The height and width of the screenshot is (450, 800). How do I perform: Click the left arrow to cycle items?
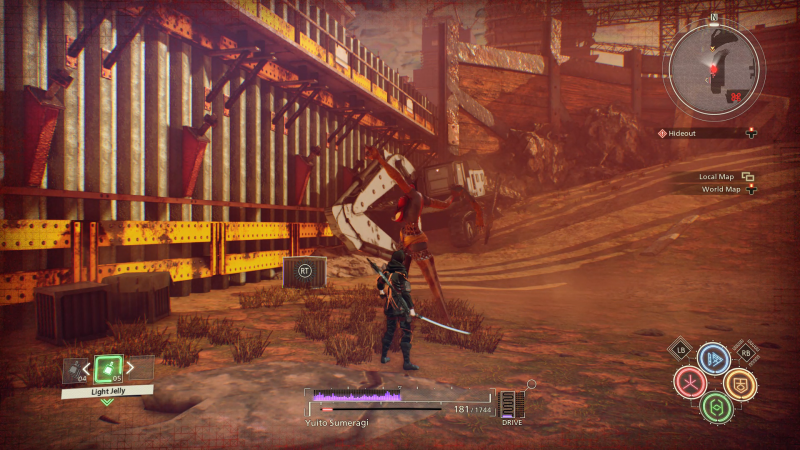pyautogui.click(x=87, y=370)
